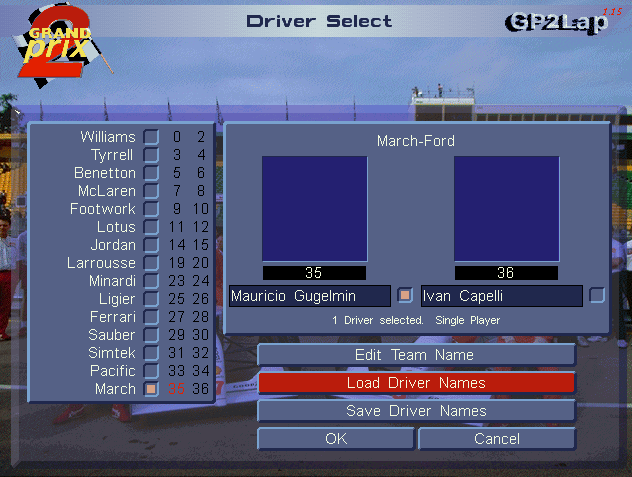
Task: Pick the Sauber team checkbox
Action: click(150, 335)
